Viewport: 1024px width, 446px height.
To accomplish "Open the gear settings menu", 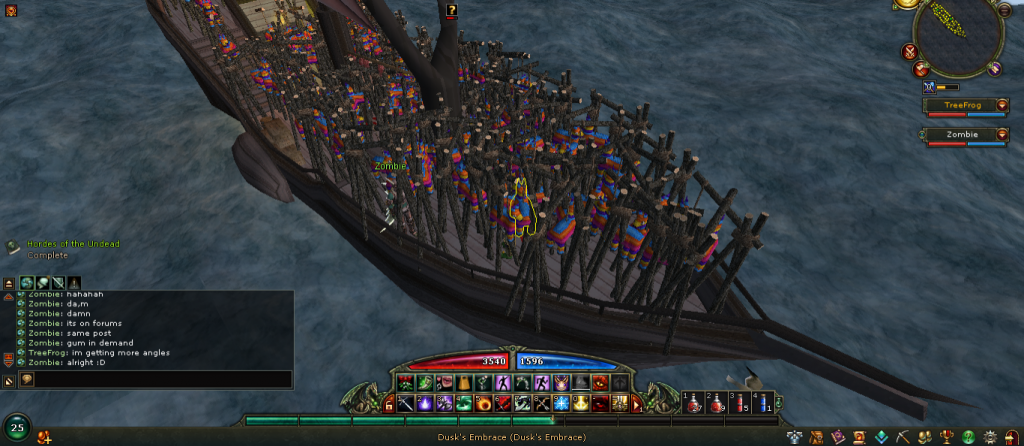I will tap(988, 437).
